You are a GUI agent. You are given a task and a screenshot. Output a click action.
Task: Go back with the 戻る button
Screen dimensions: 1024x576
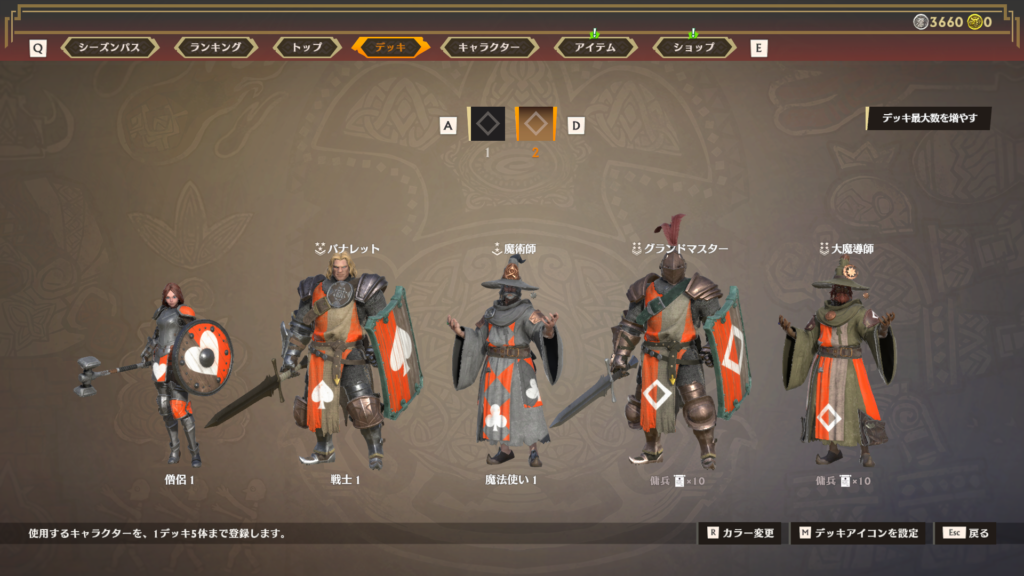[965, 533]
